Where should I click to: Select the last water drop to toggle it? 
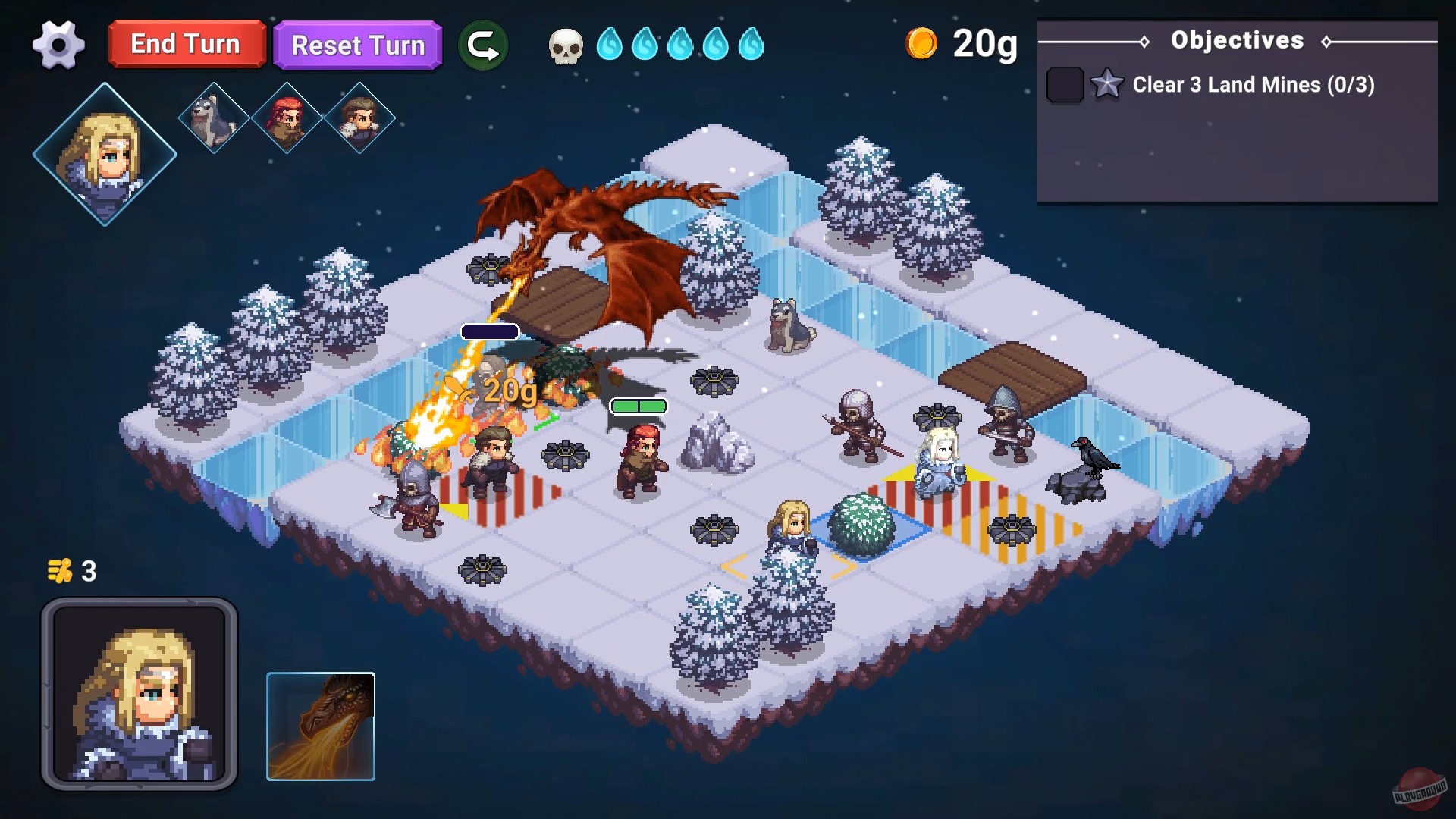pos(750,44)
